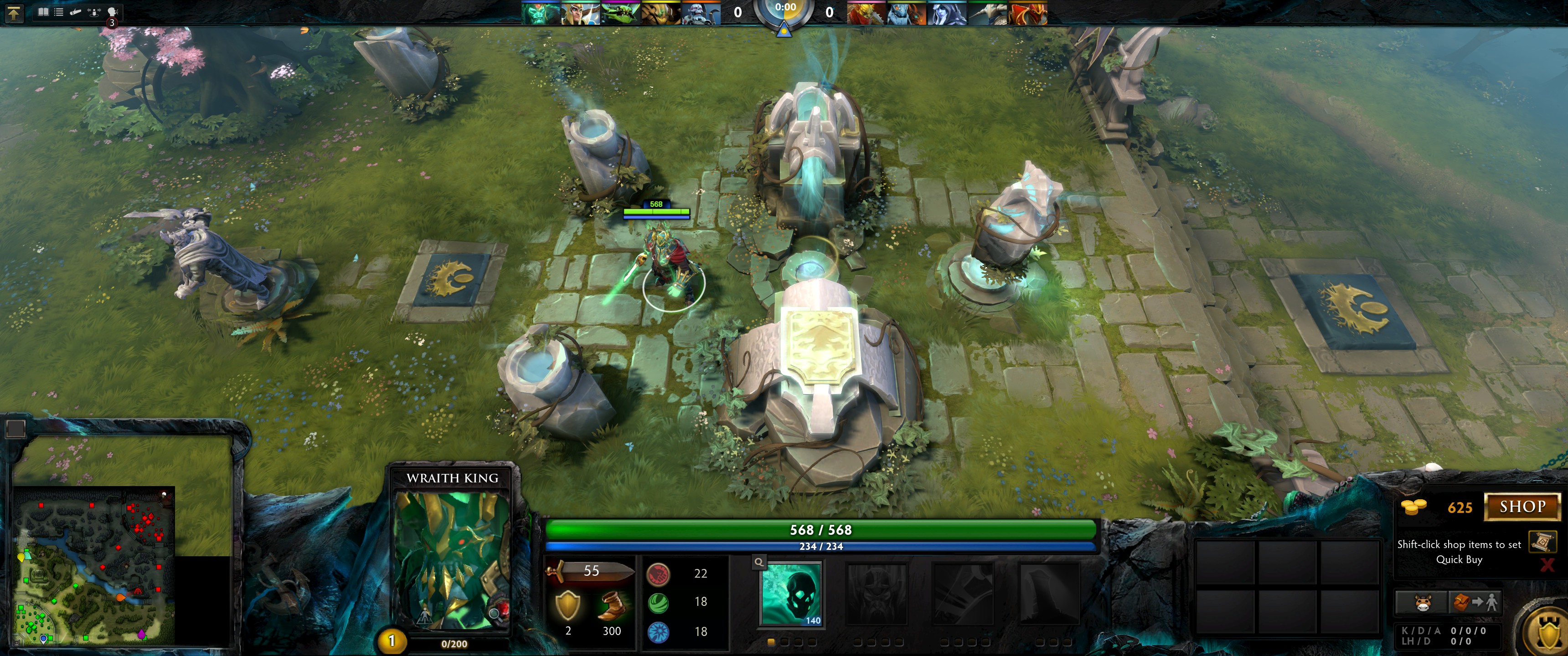
Task: Open the main dashboard arrow button
Action: [x=14, y=13]
